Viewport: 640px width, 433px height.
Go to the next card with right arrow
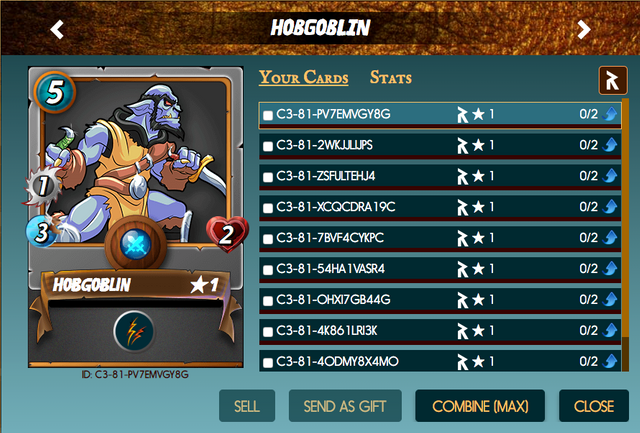click(x=584, y=29)
